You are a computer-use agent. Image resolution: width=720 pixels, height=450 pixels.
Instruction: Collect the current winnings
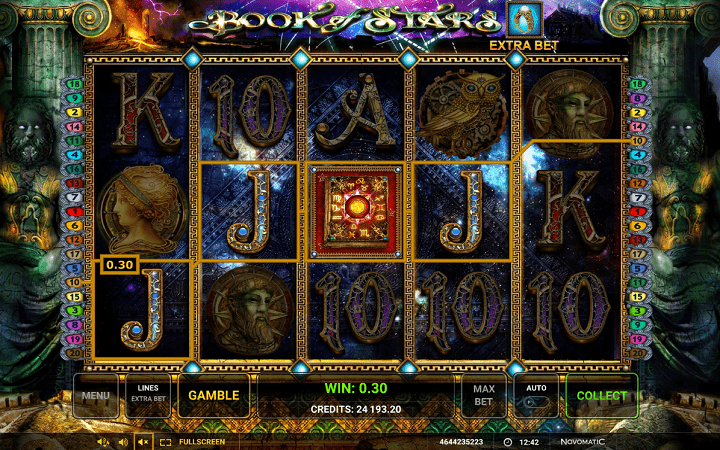(x=601, y=396)
